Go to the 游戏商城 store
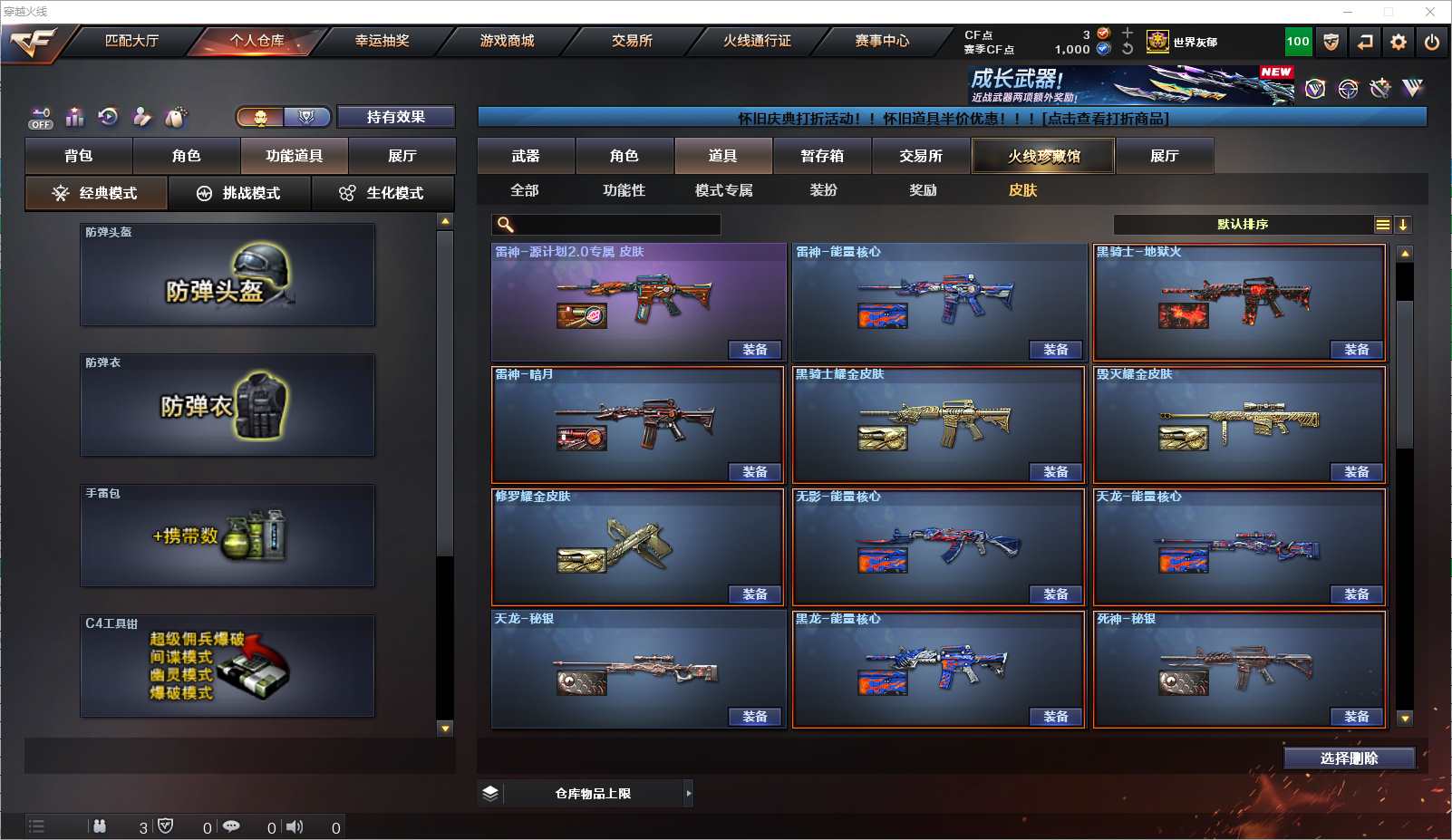The image size is (1452, 840). pyautogui.click(x=507, y=41)
